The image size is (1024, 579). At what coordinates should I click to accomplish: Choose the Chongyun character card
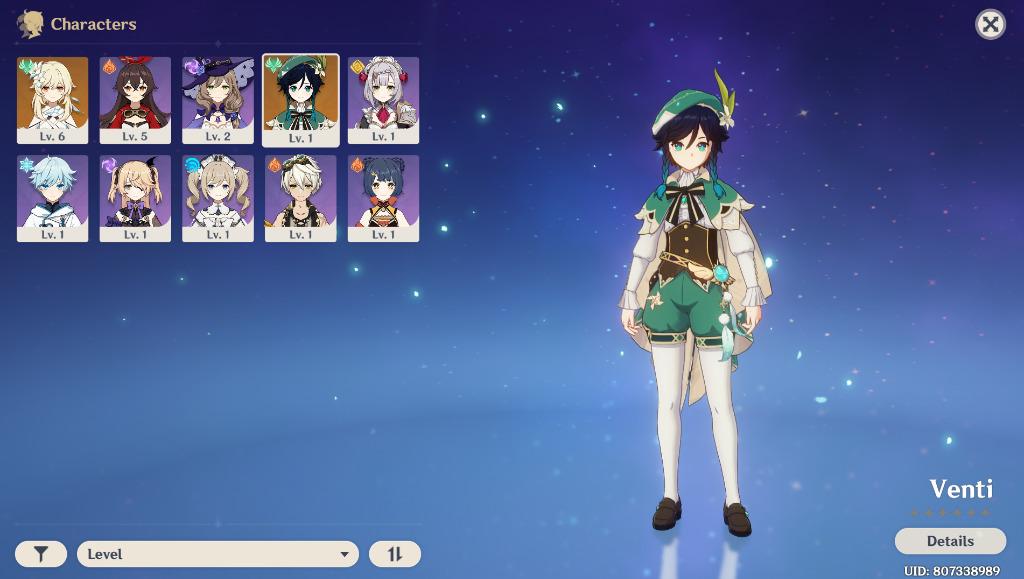pyautogui.click(x=52, y=198)
